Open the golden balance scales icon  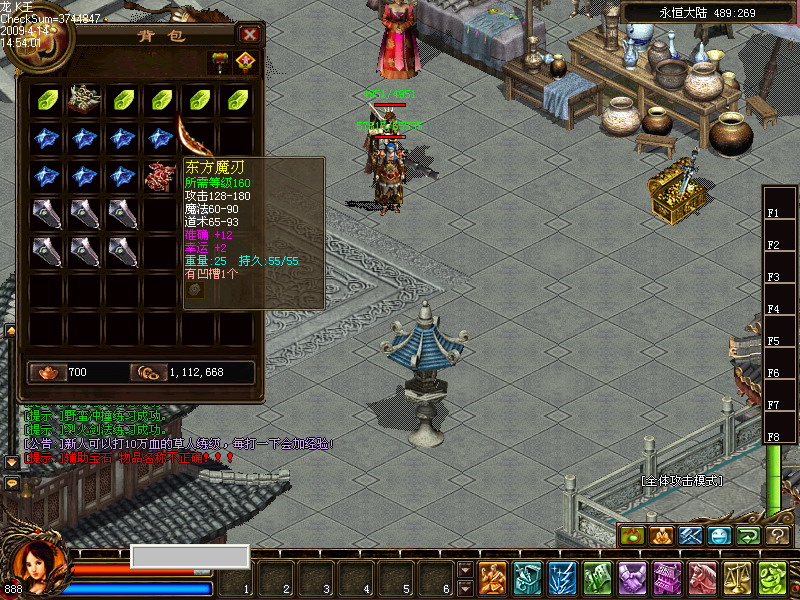point(737,578)
